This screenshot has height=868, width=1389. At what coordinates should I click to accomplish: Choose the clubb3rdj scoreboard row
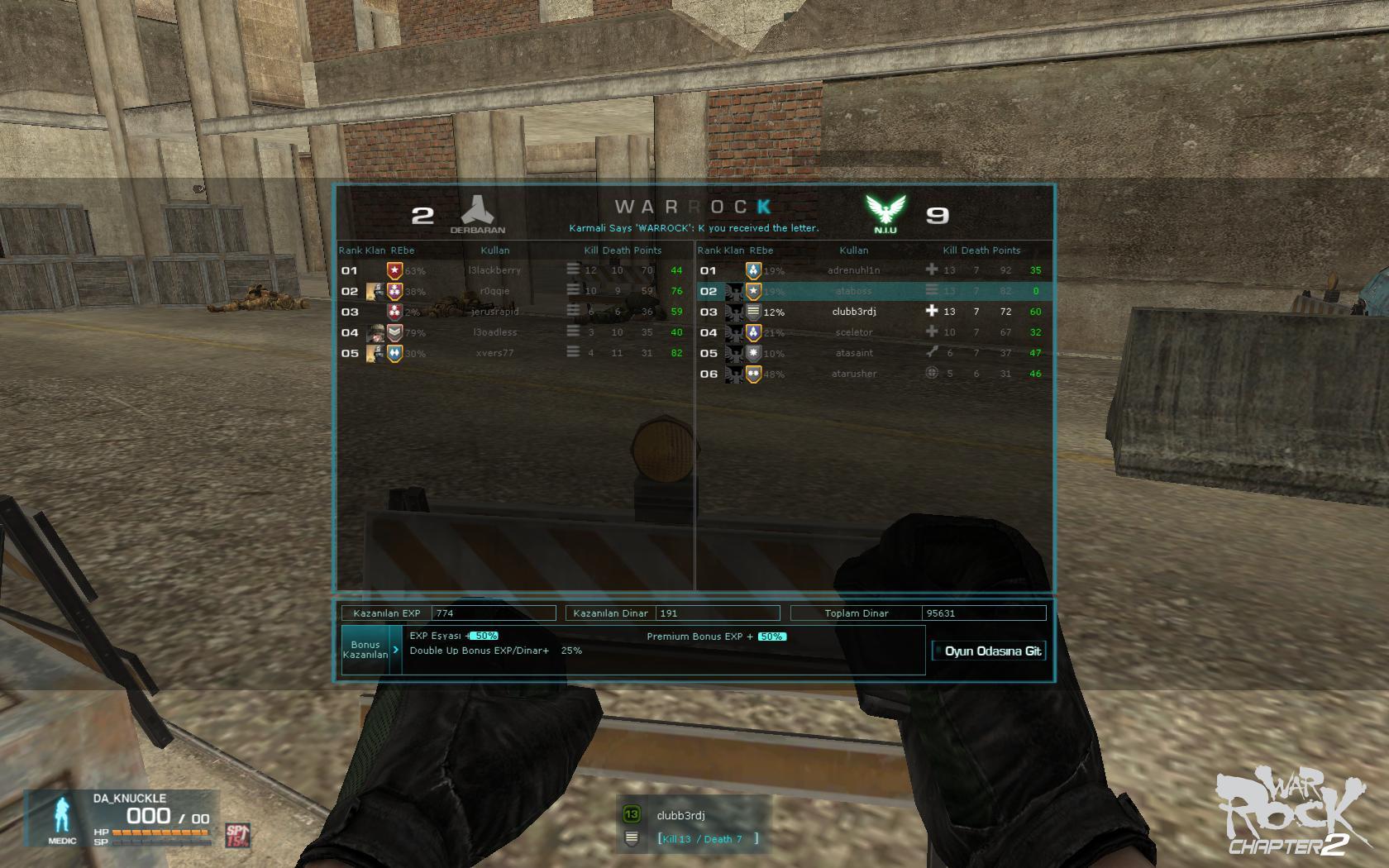[x=854, y=312]
